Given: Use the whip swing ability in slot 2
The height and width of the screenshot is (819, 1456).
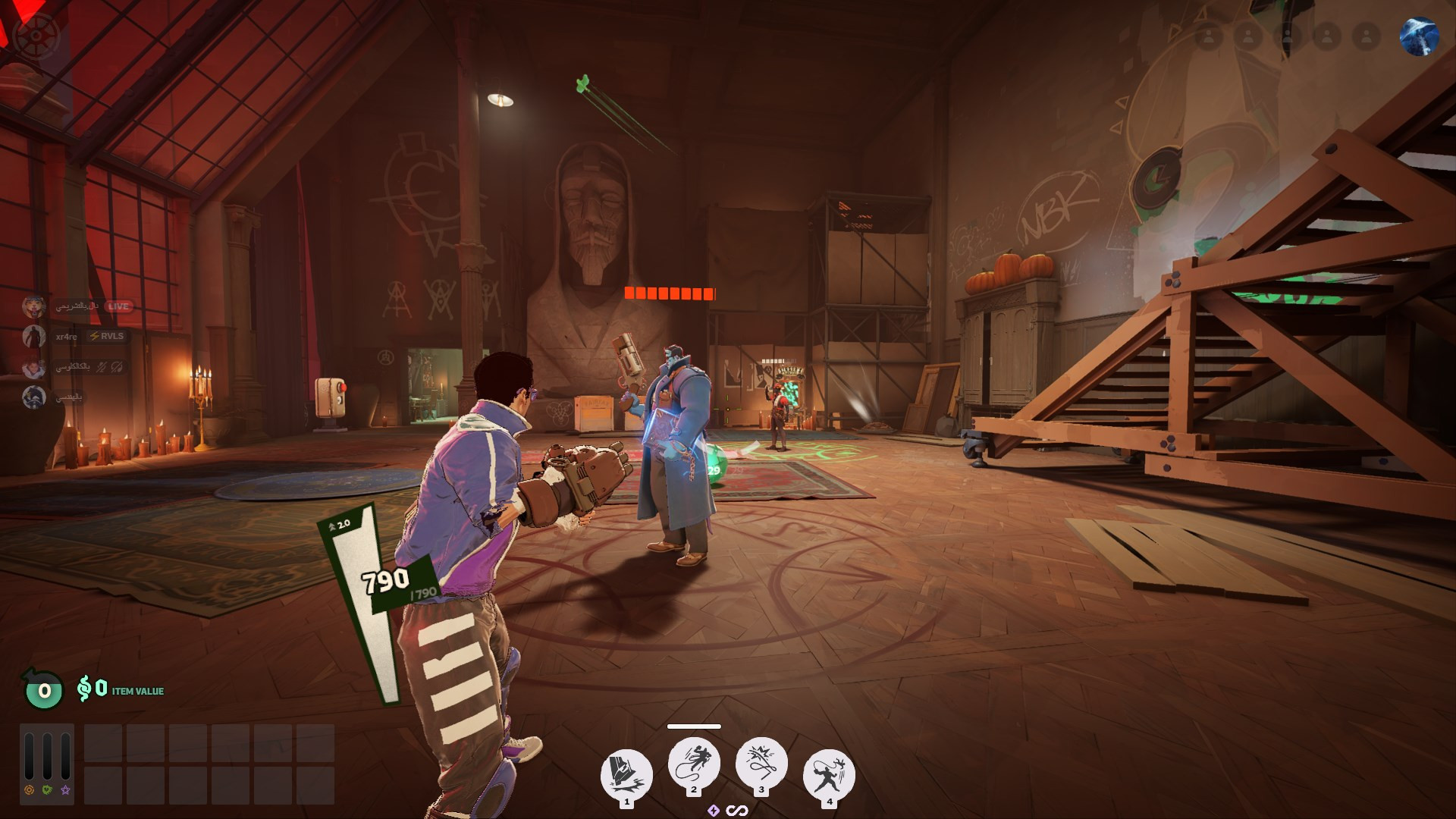Looking at the screenshot, I should click(x=694, y=762).
